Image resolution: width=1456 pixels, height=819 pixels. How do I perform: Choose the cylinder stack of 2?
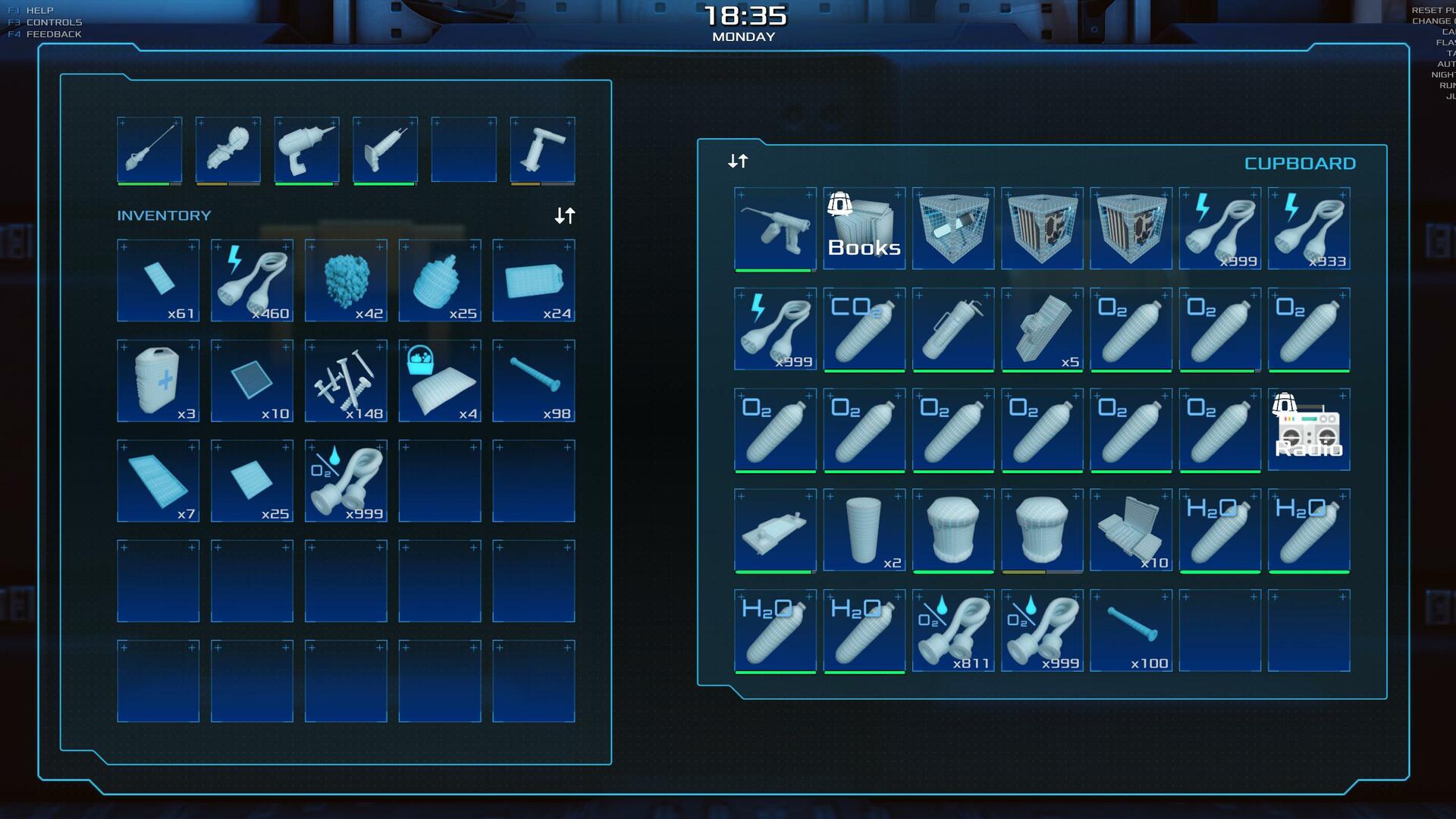point(864,530)
